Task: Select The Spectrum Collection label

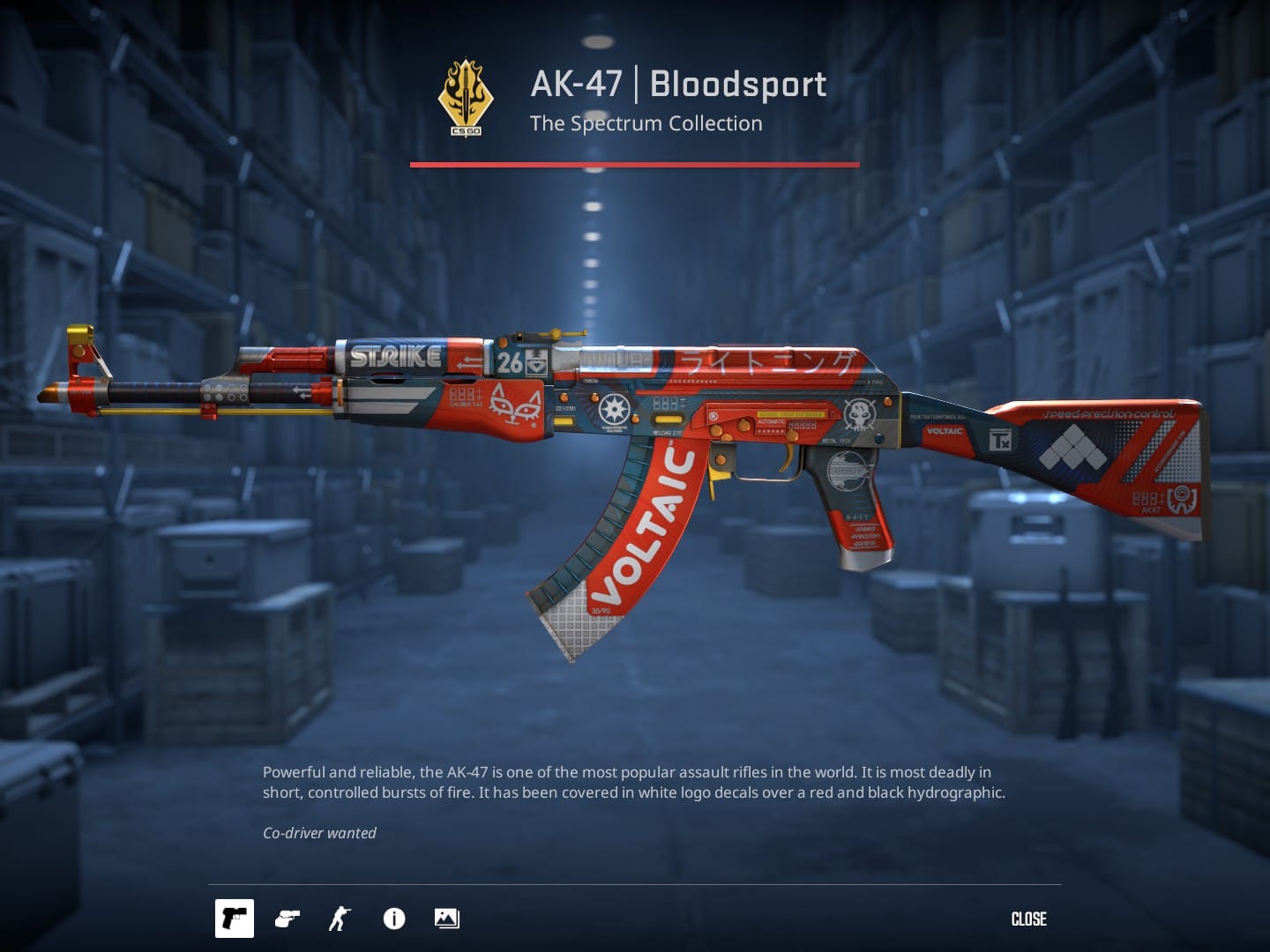Action: click(x=646, y=123)
